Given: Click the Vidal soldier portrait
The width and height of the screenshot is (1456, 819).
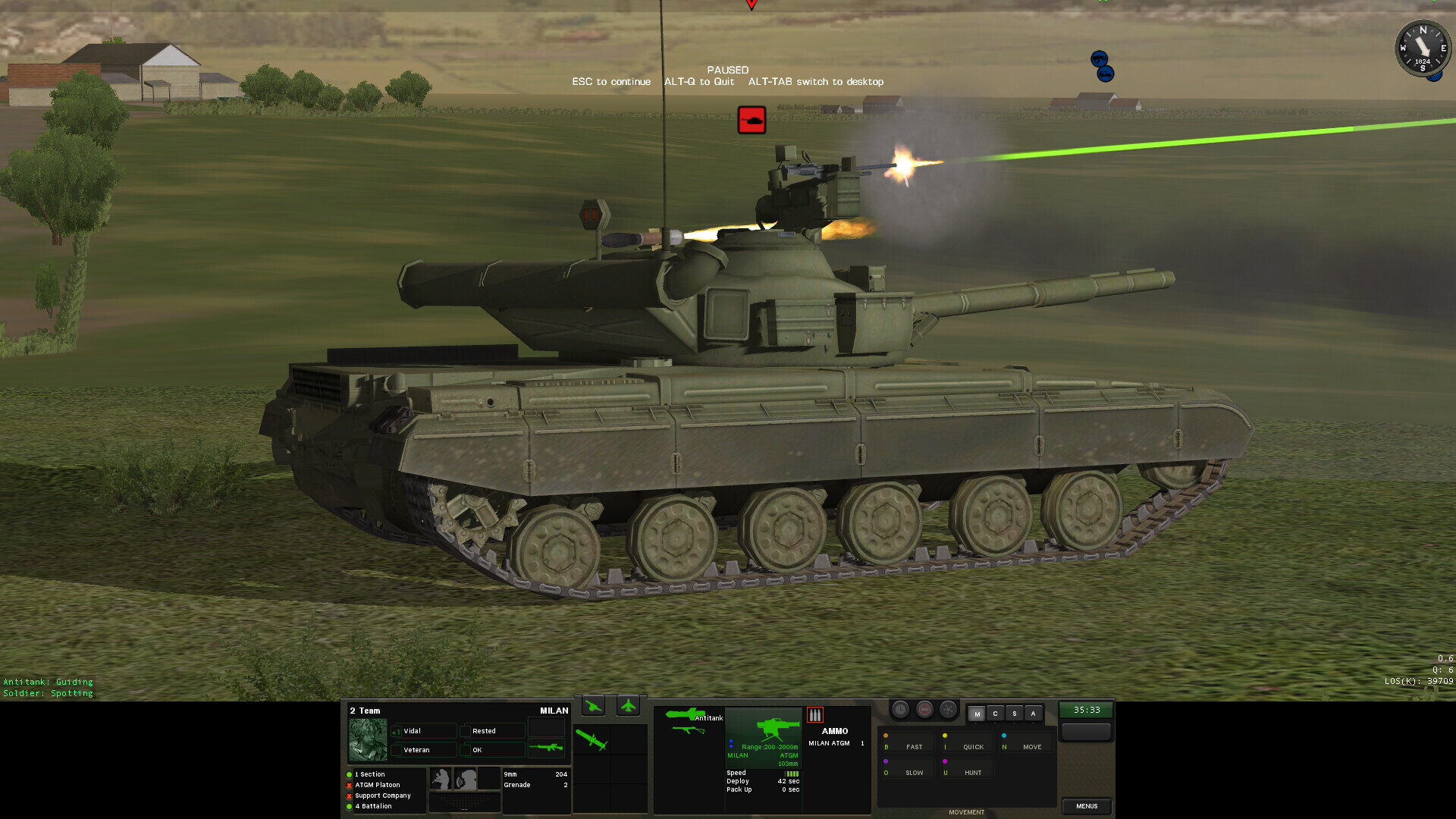Looking at the screenshot, I should (x=368, y=739).
